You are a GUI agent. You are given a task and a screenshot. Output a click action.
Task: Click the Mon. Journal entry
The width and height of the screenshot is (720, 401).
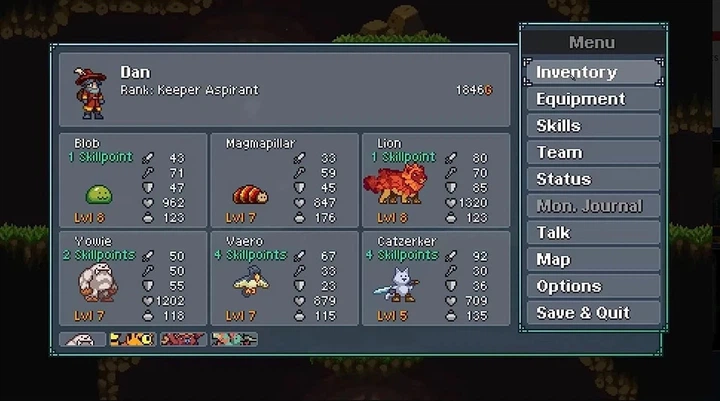pyautogui.click(x=592, y=206)
